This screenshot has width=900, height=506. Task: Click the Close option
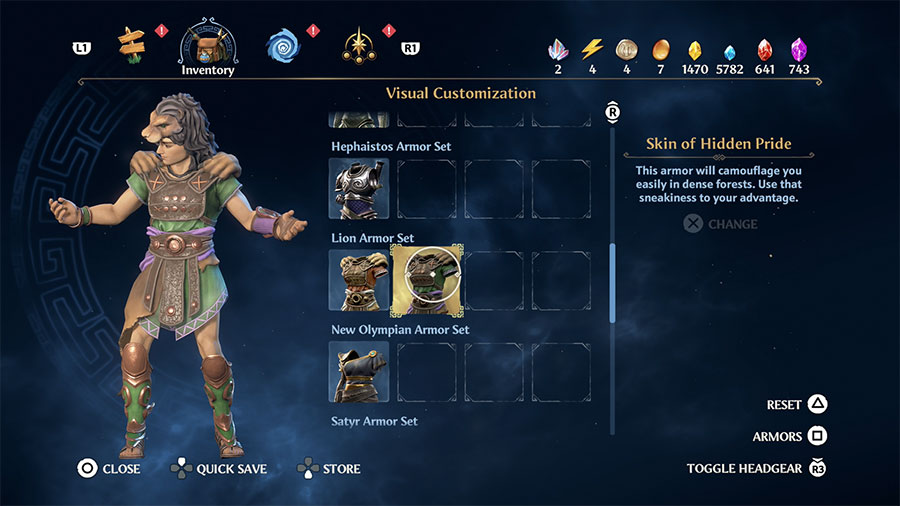pos(110,468)
